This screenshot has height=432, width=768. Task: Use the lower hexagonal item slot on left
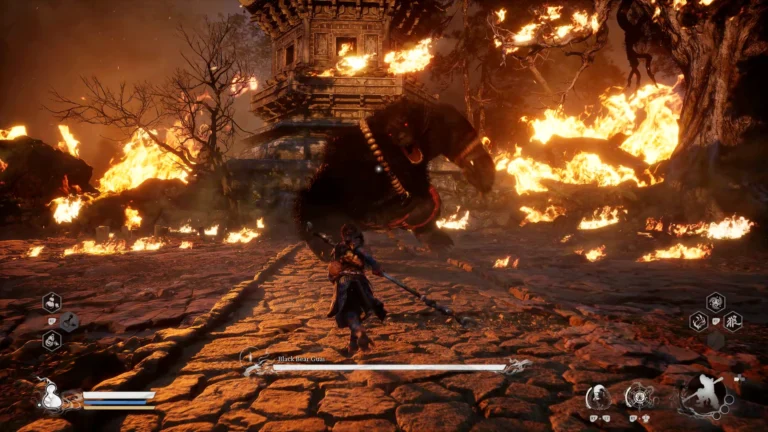coord(51,341)
